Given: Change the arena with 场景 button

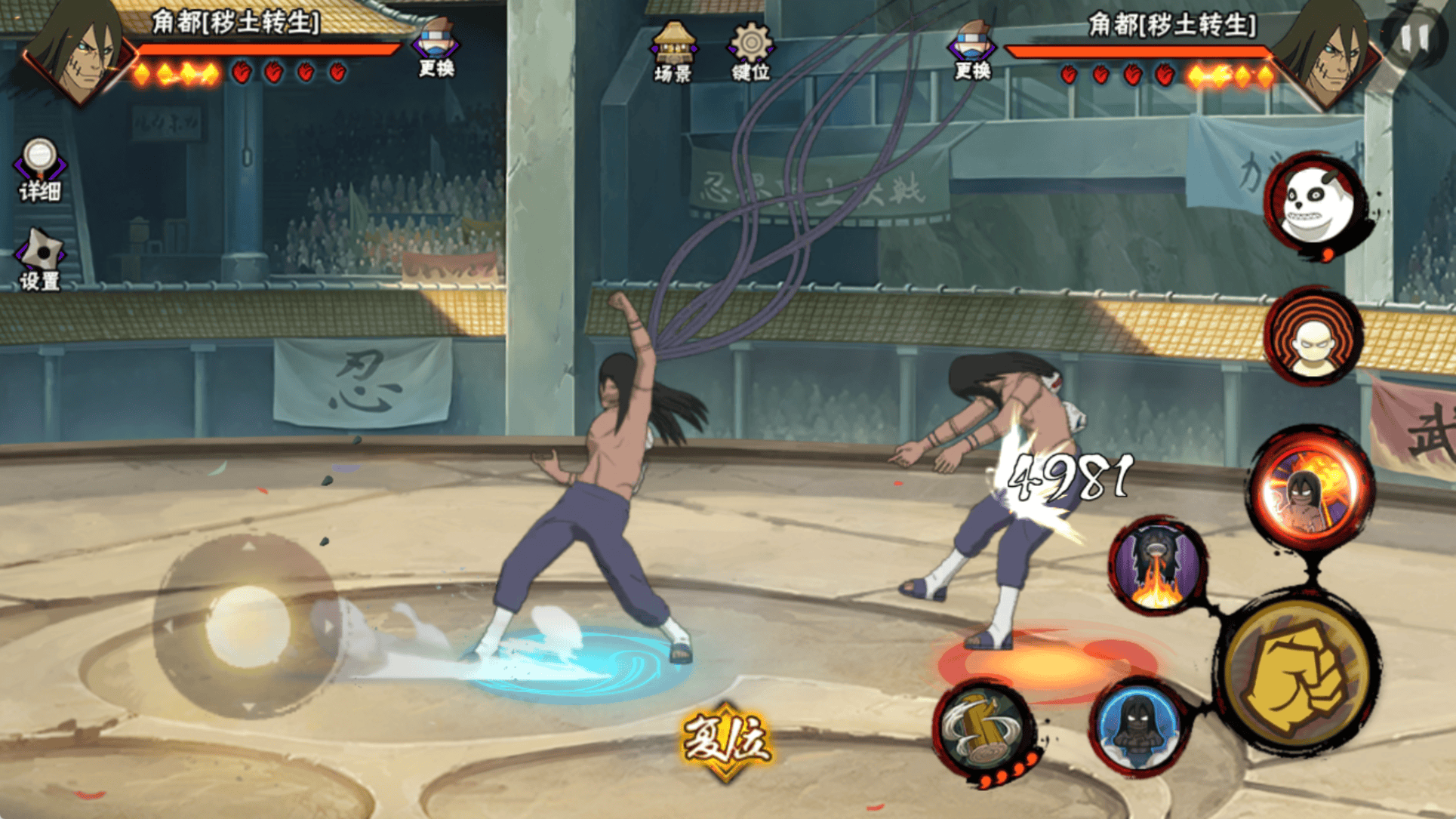Looking at the screenshot, I should 673,50.
